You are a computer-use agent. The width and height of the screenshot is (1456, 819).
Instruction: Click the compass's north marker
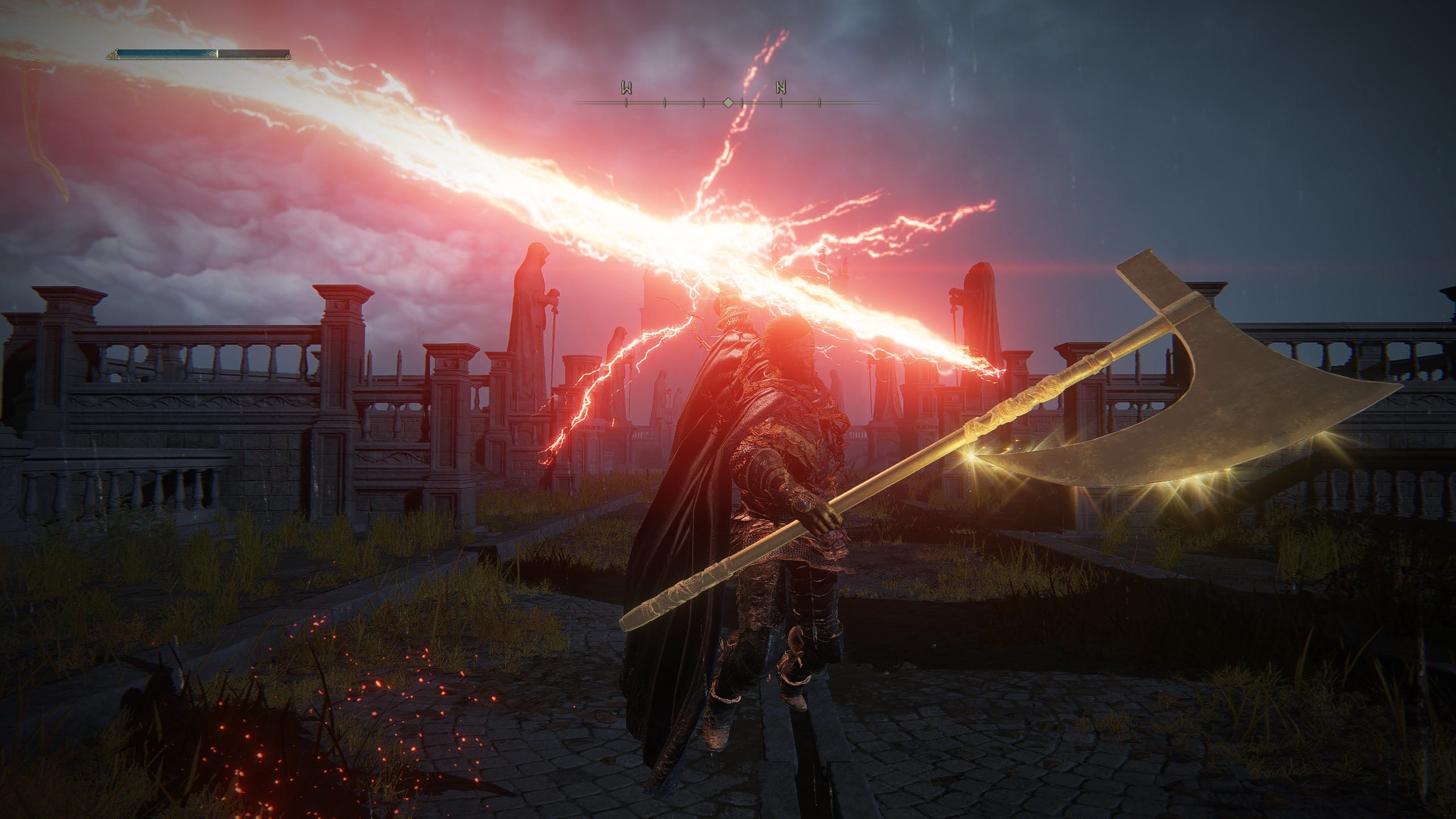781,88
